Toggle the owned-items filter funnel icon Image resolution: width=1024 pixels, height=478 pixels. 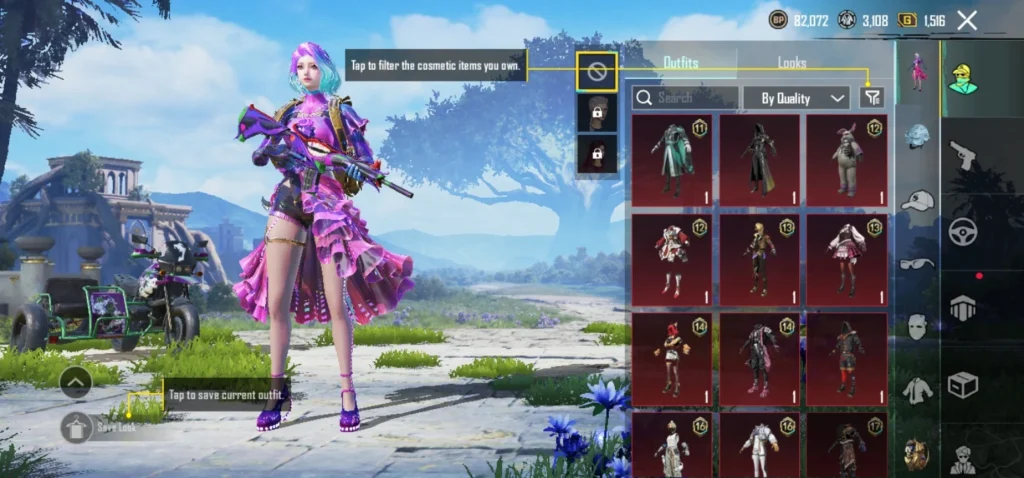tap(872, 97)
